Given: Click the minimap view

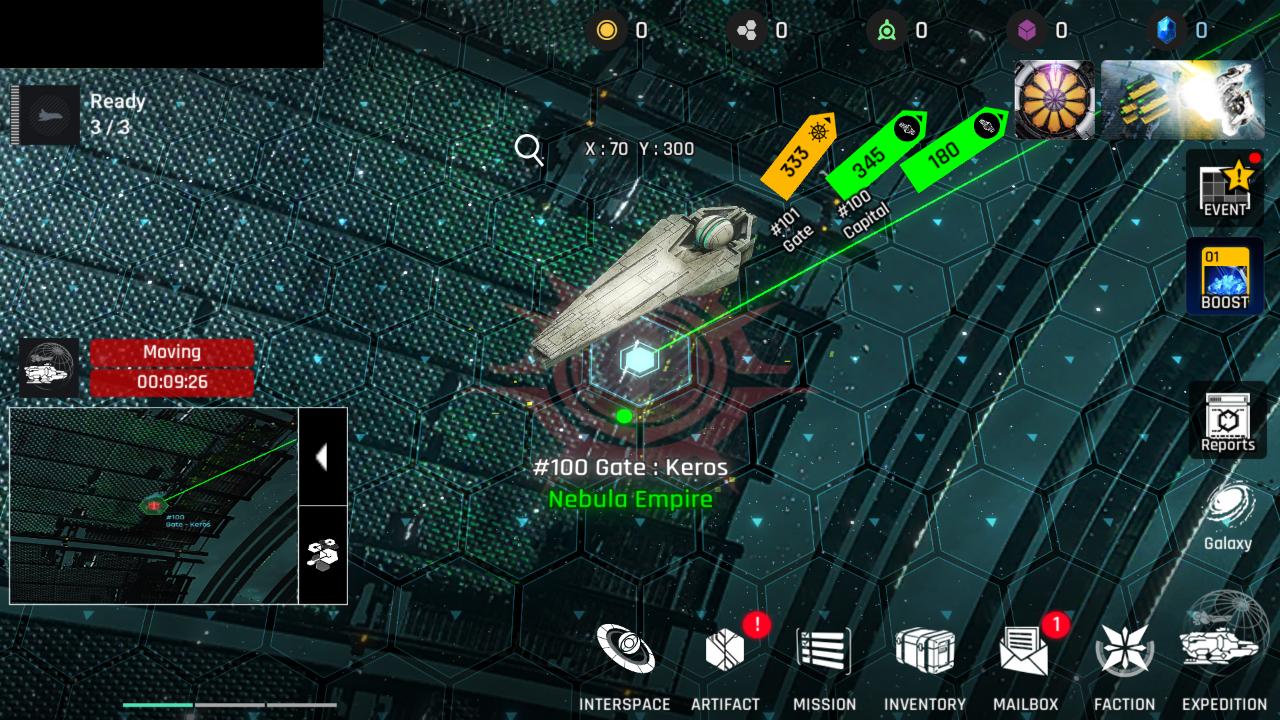Looking at the screenshot, I should (x=154, y=505).
